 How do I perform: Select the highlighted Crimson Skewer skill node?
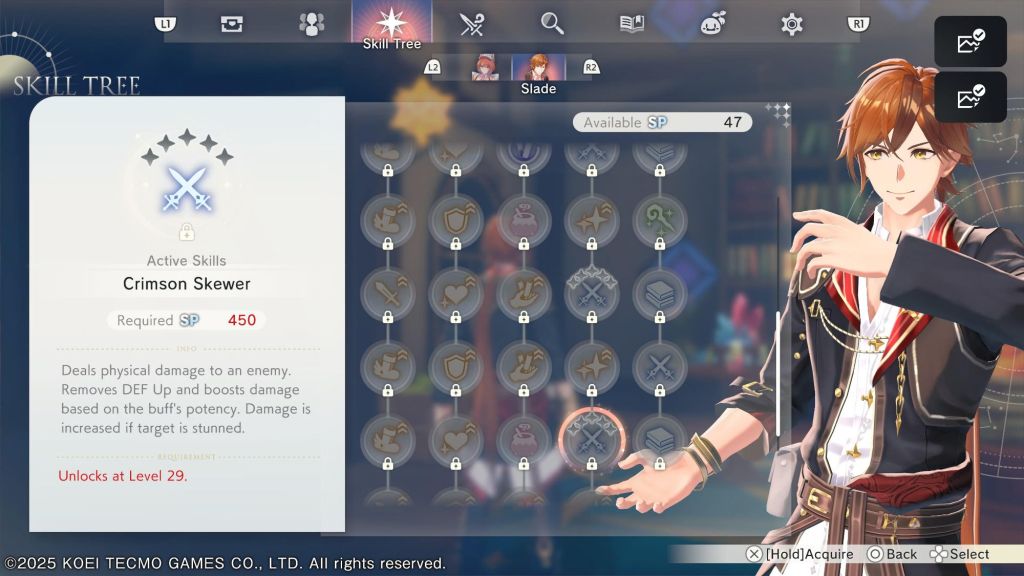[x=591, y=436]
